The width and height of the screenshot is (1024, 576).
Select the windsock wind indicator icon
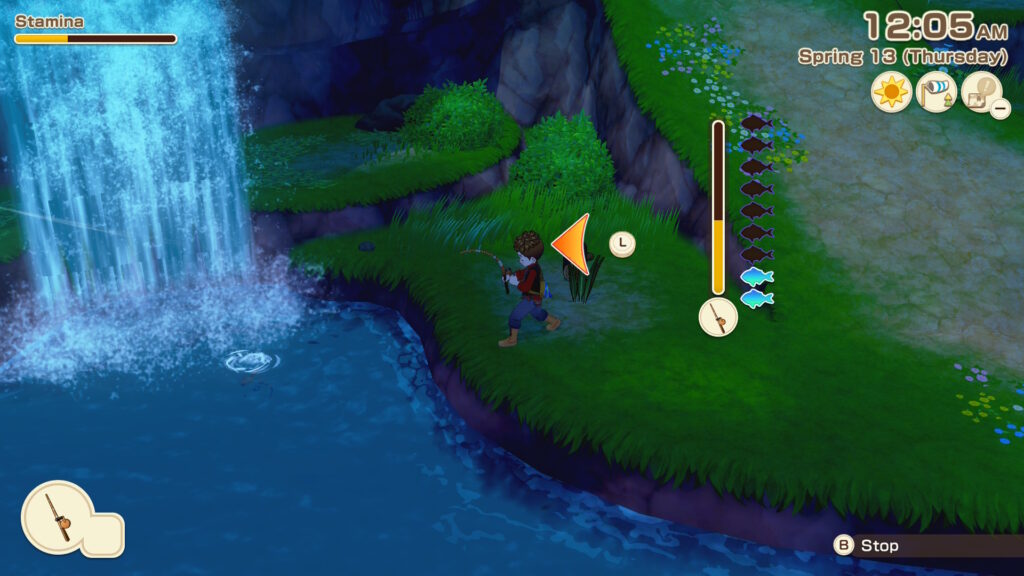[x=936, y=92]
